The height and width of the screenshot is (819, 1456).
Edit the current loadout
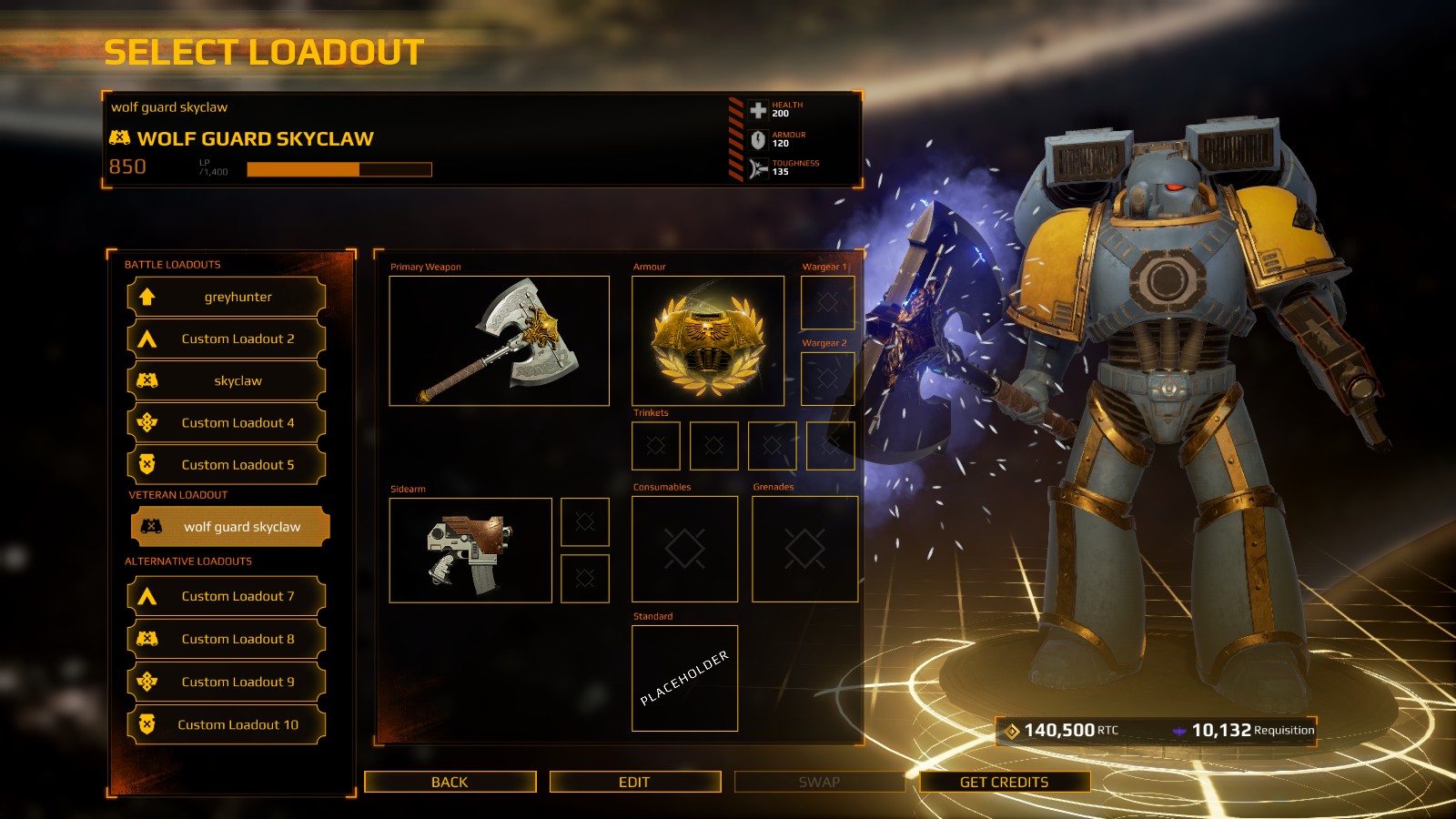coord(634,782)
